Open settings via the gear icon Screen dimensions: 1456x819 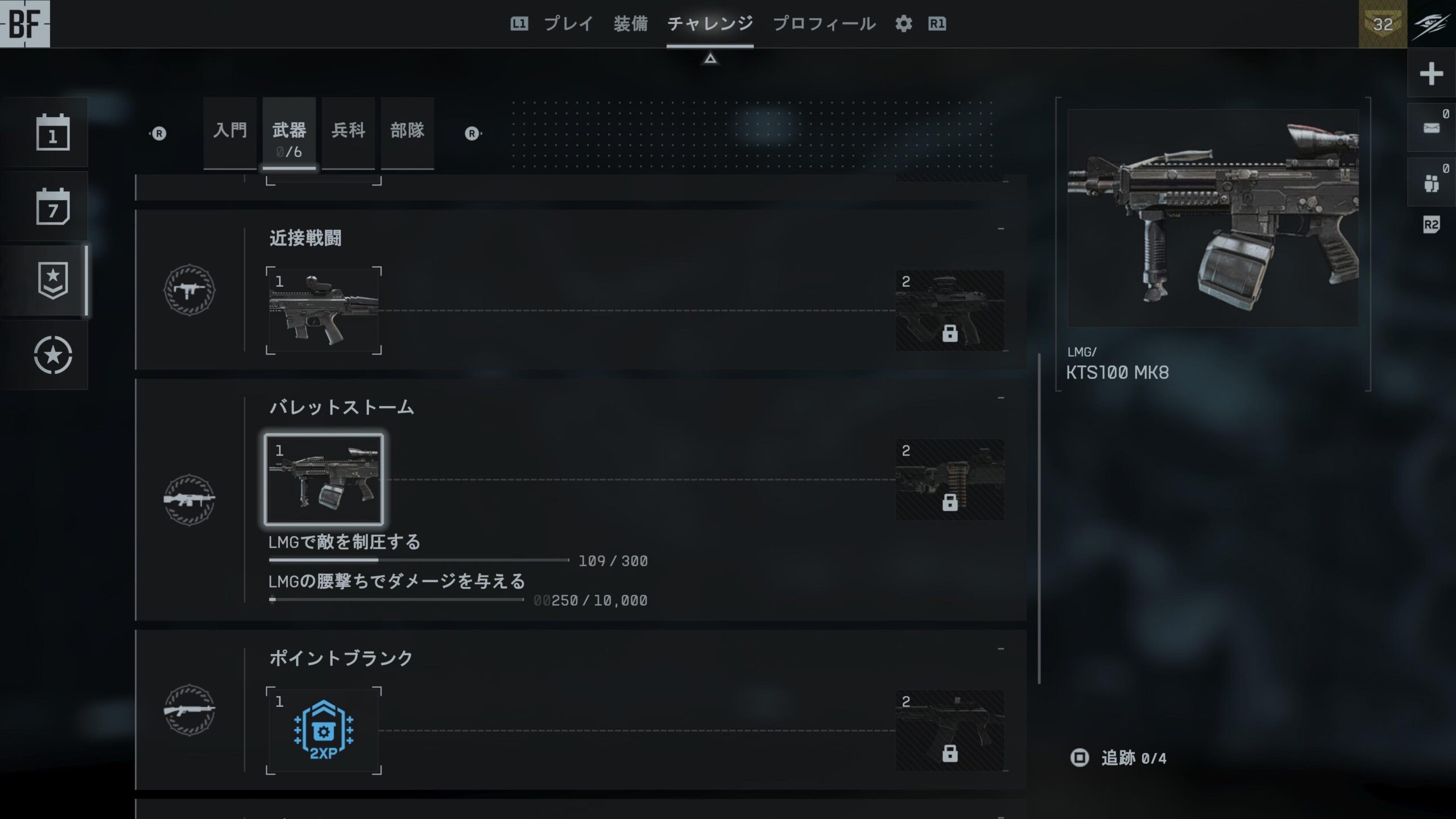coord(903,24)
